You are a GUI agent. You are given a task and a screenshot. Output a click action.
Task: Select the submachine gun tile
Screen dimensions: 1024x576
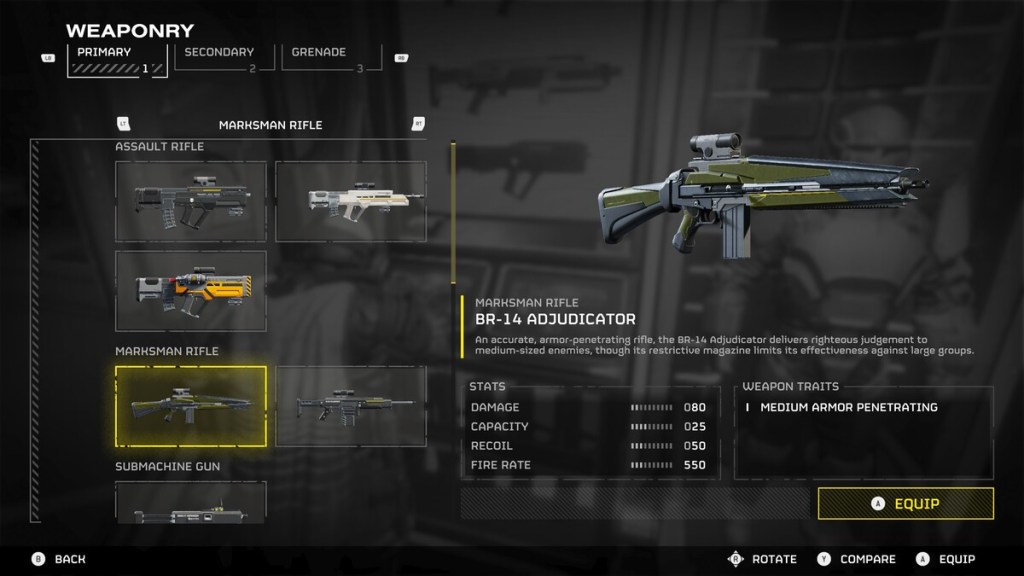[x=191, y=503]
